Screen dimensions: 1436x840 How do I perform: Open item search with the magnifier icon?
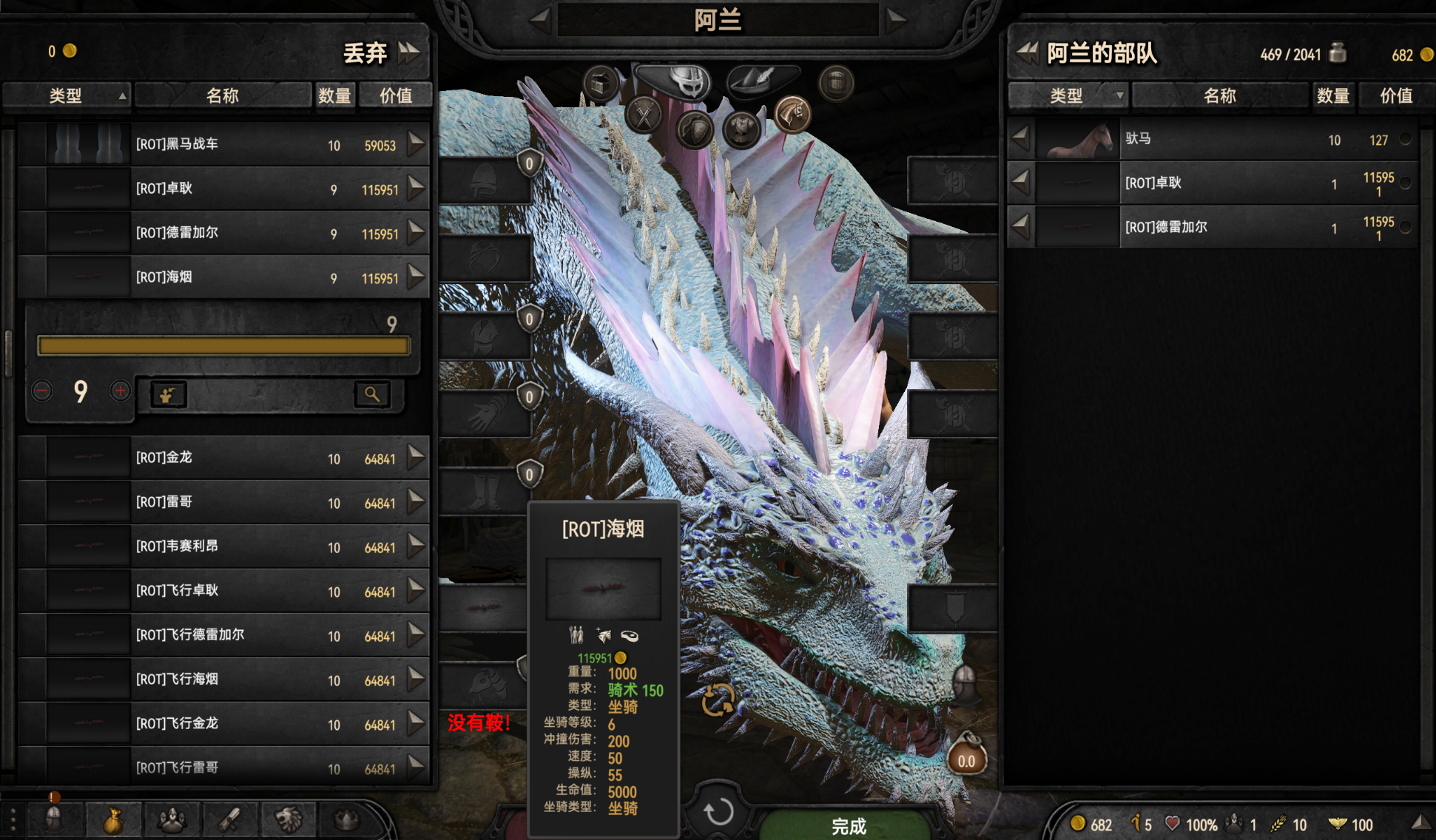click(372, 394)
